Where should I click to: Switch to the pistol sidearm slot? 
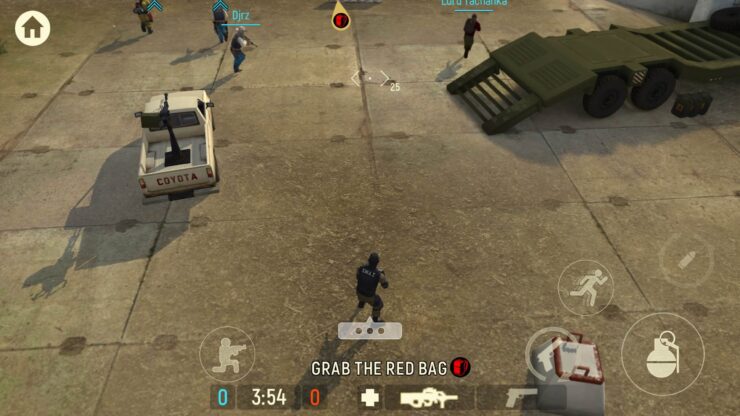click(x=520, y=397)
